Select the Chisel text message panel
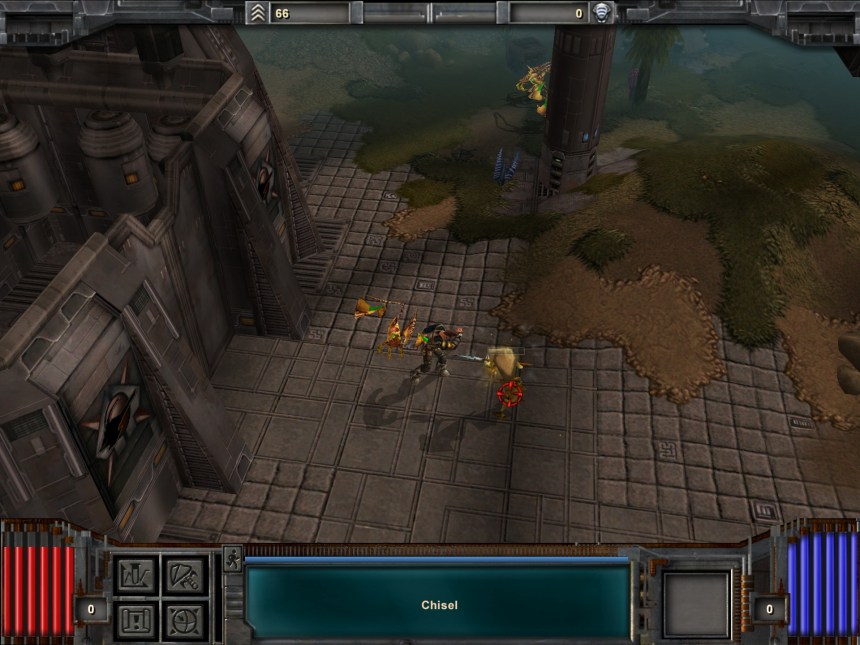 tap(438, 604)
